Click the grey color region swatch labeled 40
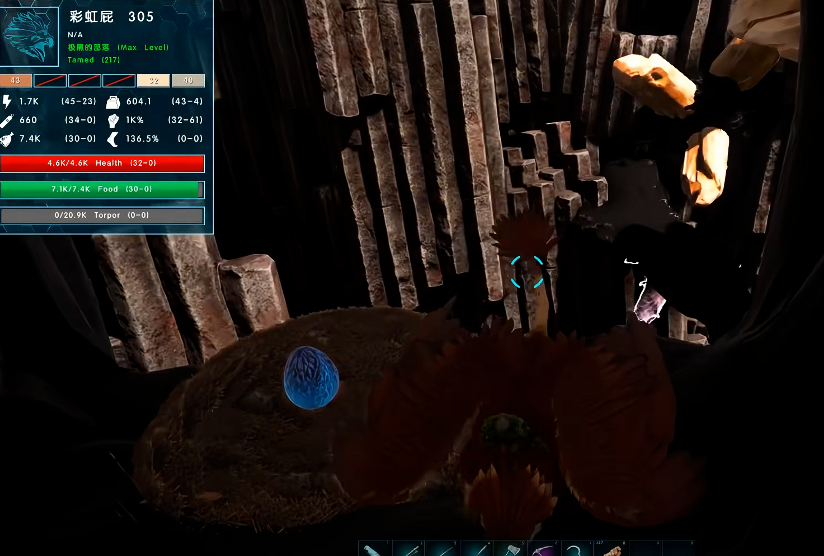This screenshot has height=556, width=824. (x=187, y=81)
